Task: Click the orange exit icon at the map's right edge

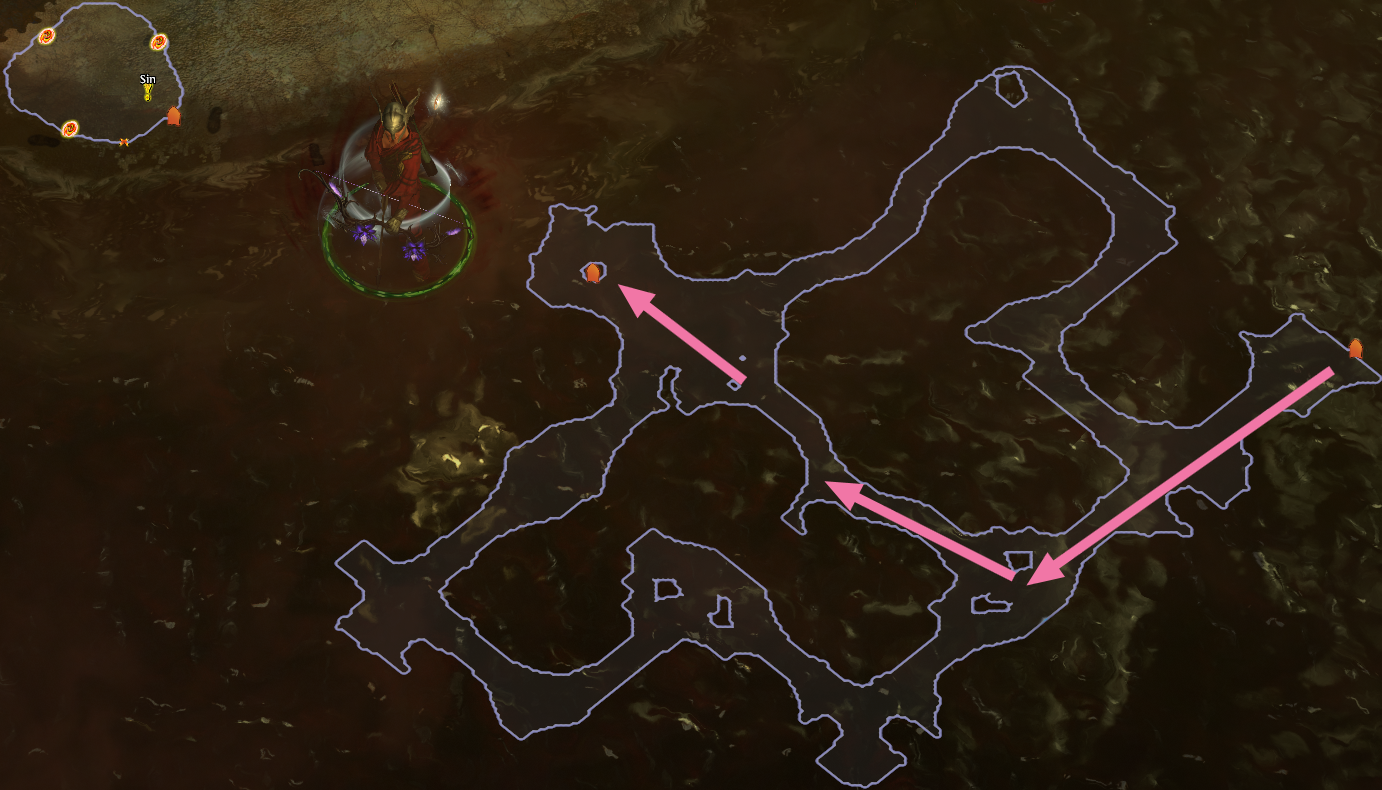Action: pos(1356,347)
